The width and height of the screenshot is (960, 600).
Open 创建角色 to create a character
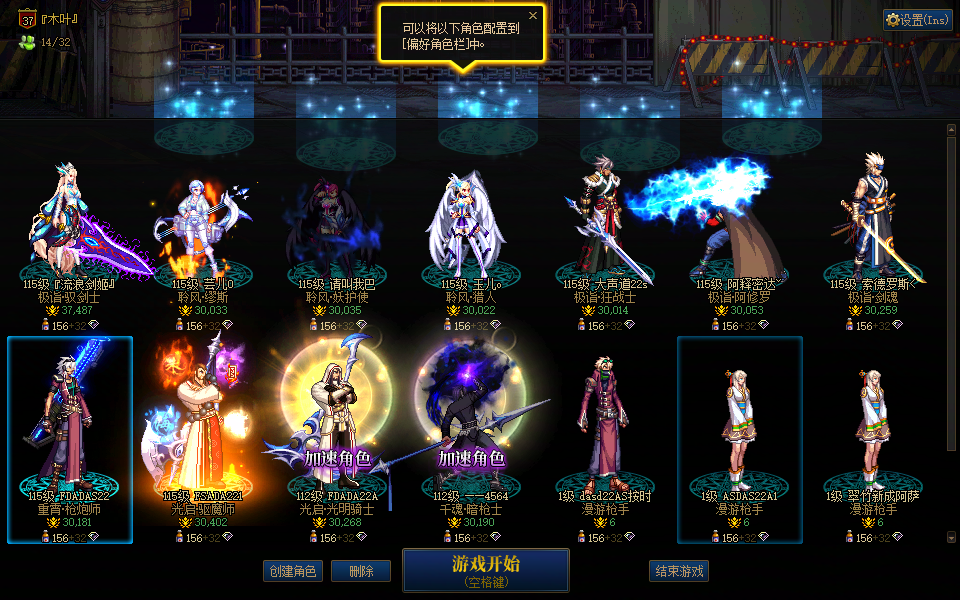pyautogui.click(x=293, y=571)
